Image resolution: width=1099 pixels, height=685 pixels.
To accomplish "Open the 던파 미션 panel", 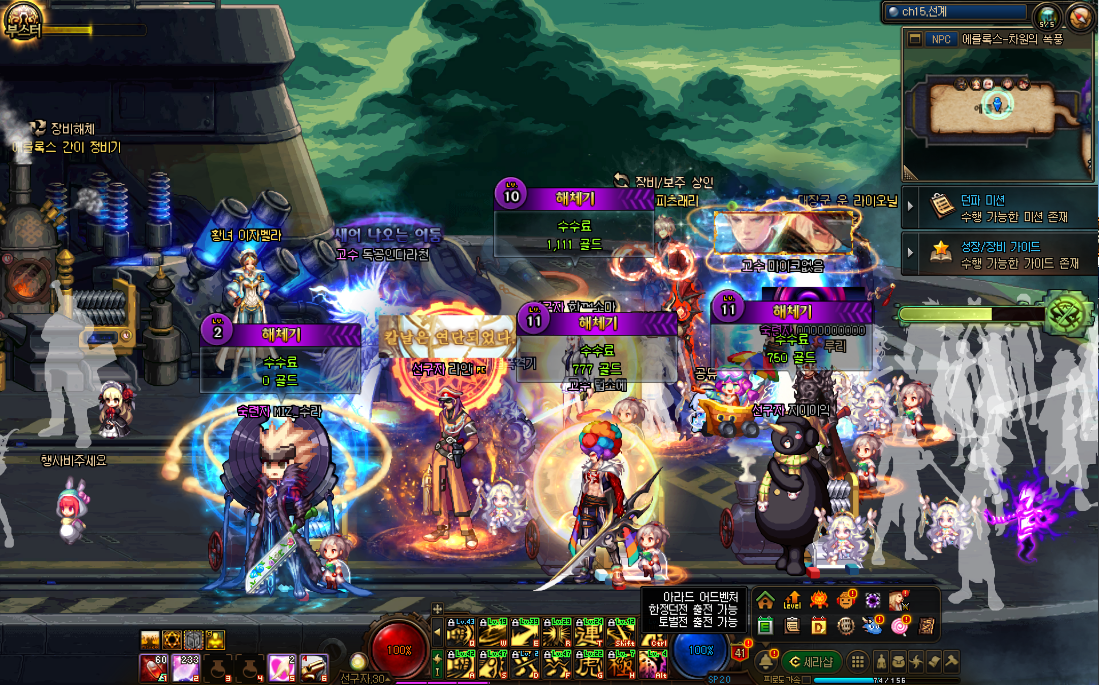I will coord(998,208).
